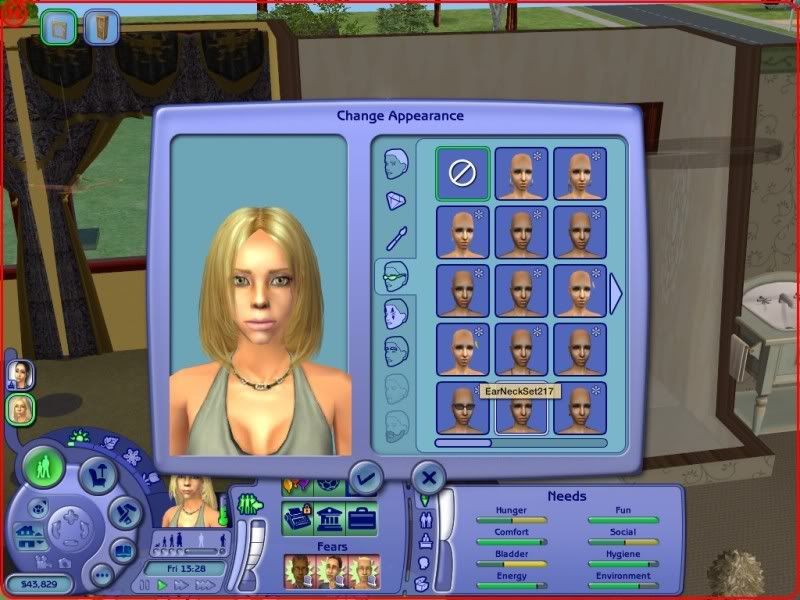The width and height of the screenshot is (800, 600).
Task: Switch to the face paint tab
Action: point(396,313)
